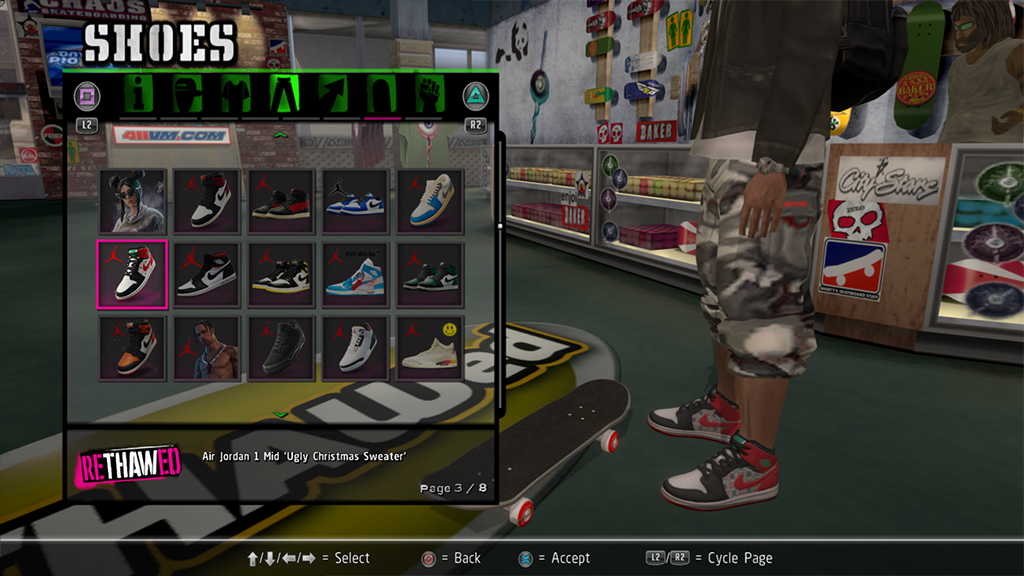Pick the yellow-trimmed black Jordan pair
The image size is (1024, 576).
281,273
